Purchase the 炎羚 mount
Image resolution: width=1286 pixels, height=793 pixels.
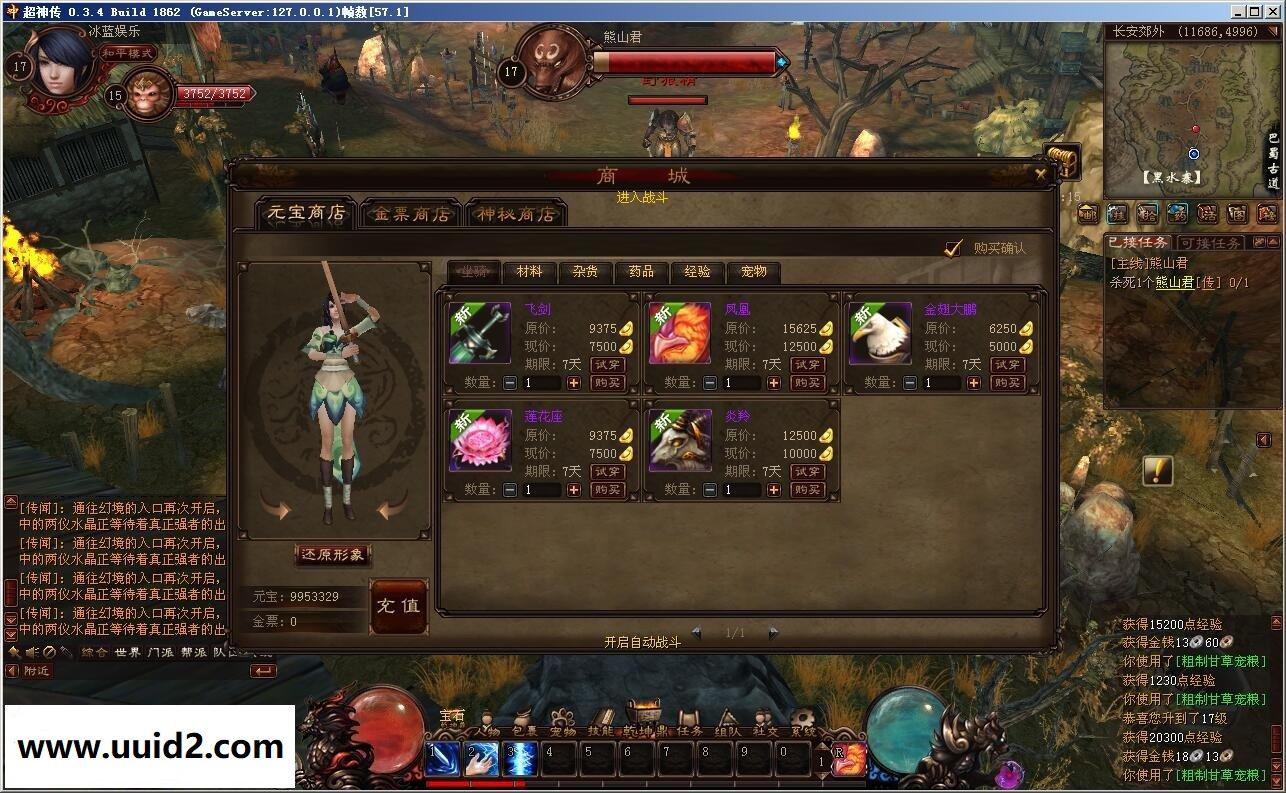click(x=807, y=490)
